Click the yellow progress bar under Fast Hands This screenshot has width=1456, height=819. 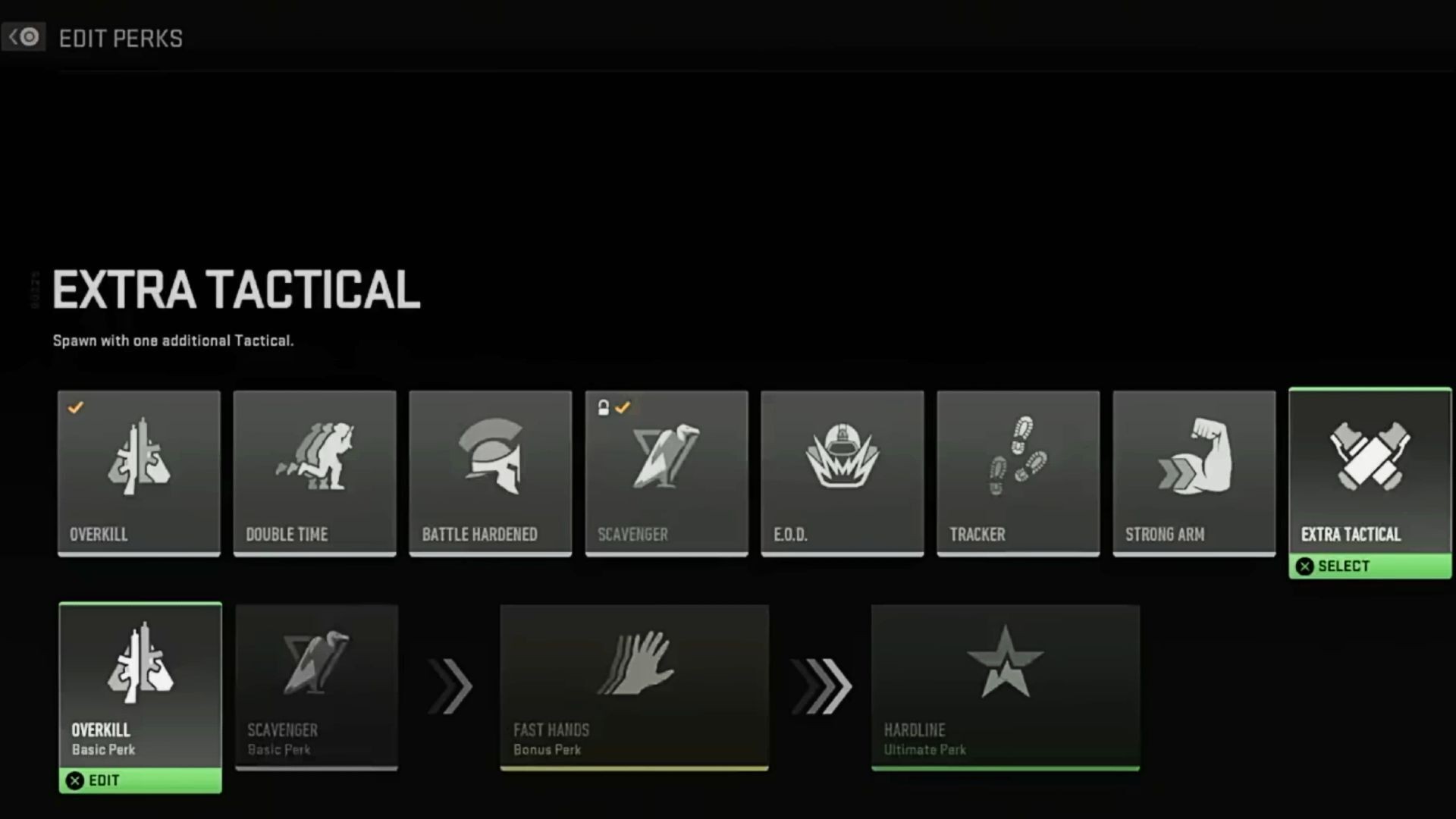point(635,767)
